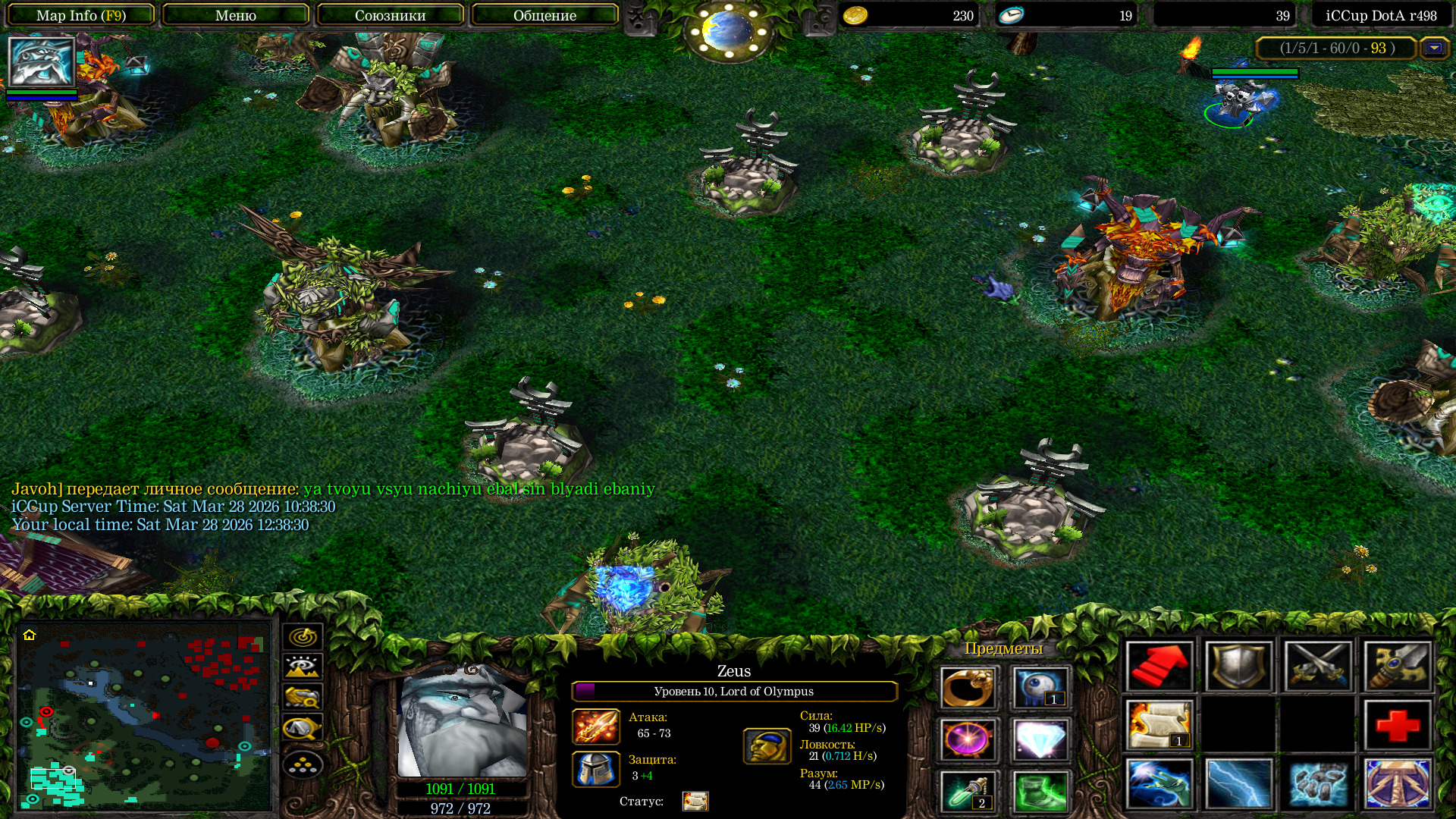Place the observer ward eyeball item

click(x=1040, y=688)
